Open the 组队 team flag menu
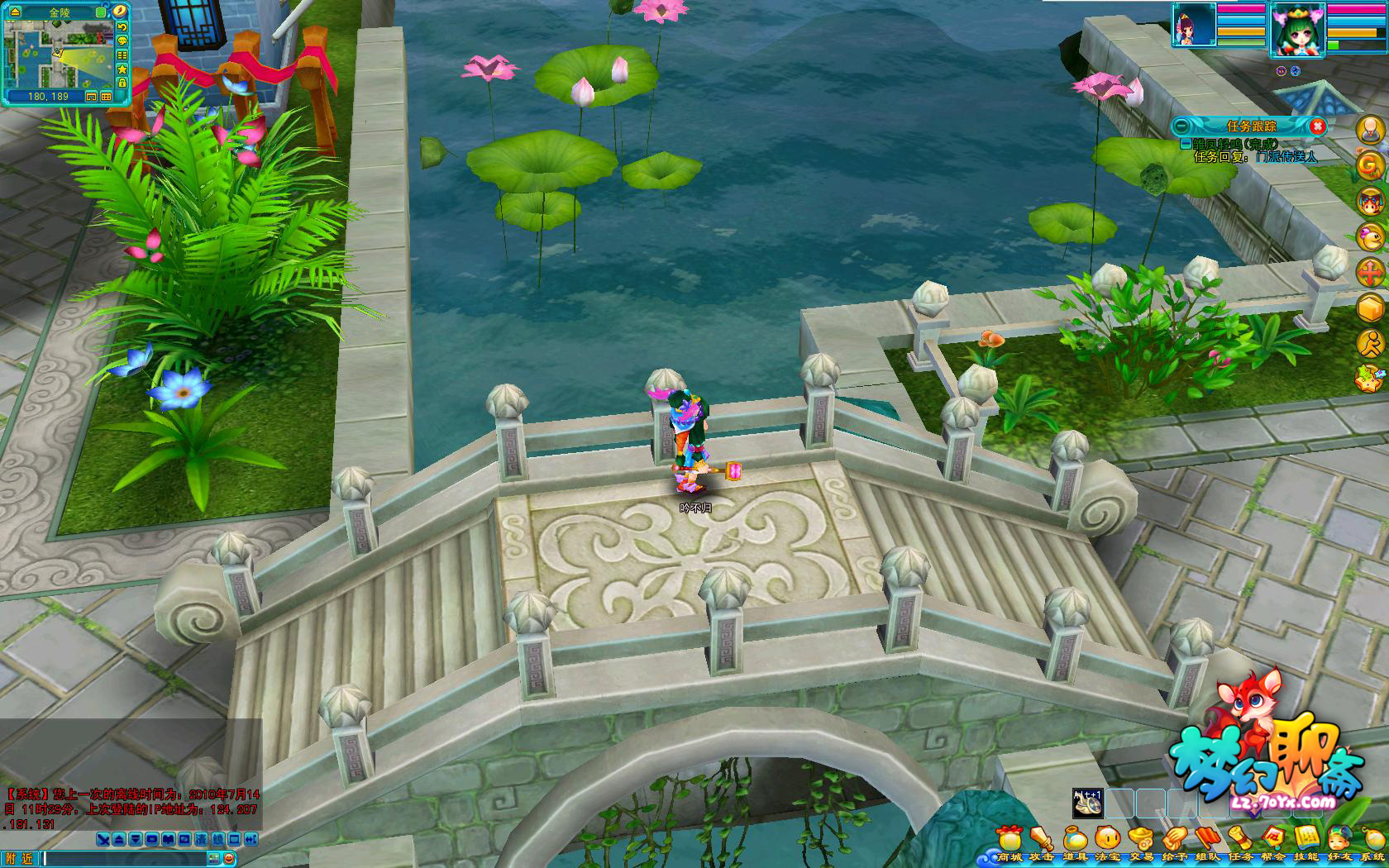The width and height of the screenshot is (1389, 868). [x=1208, y=841]
